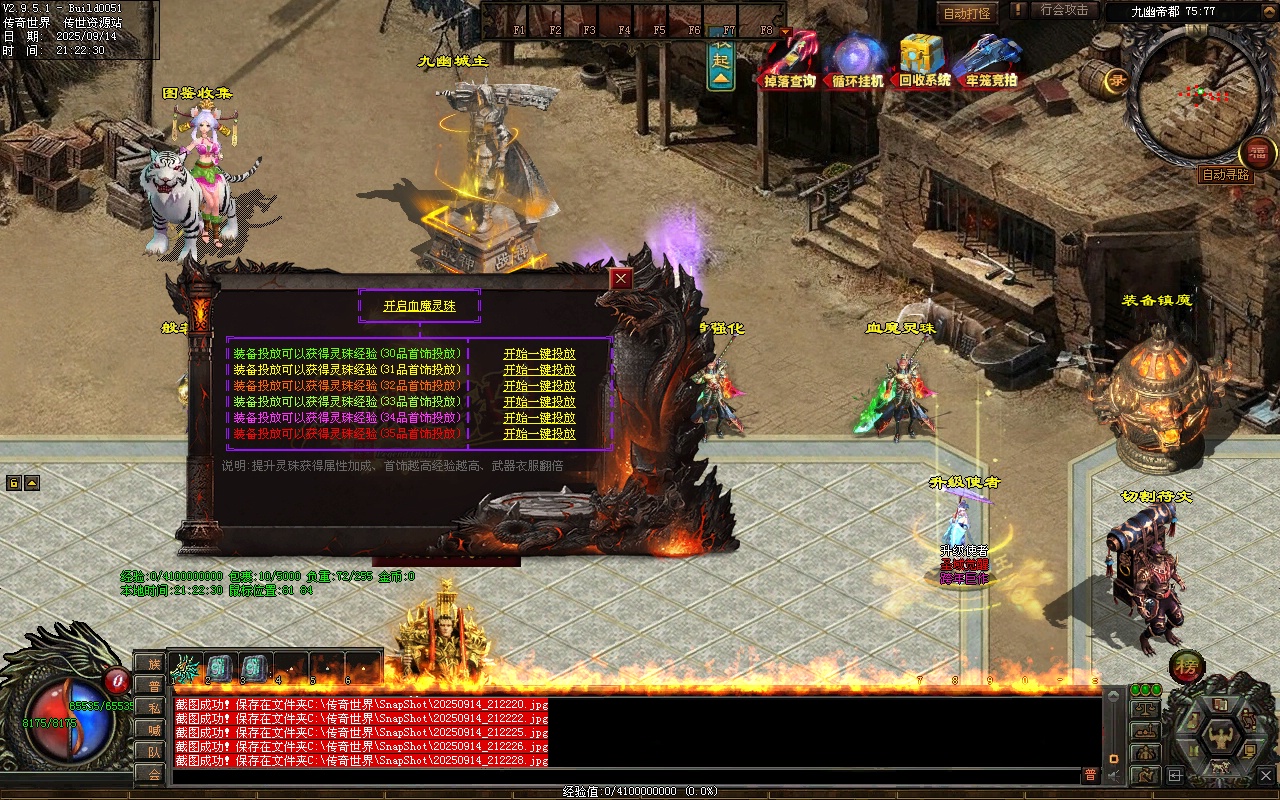
Task: Switch to the 喊 shout chat channel
Action: pyautogui.click(x=154, y=730)
